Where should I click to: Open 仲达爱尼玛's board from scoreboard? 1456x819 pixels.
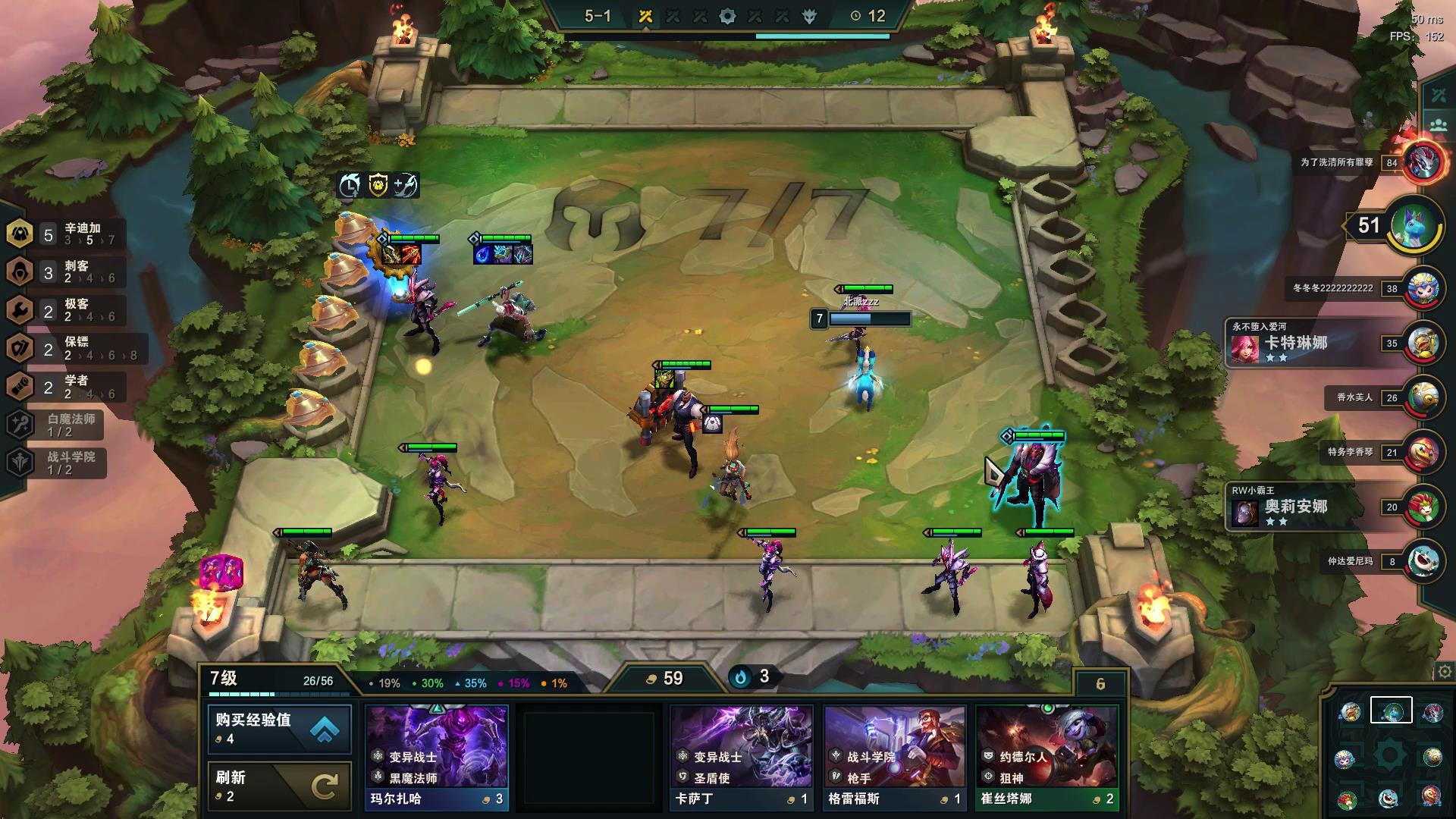pyautogui.click(x=1423, y=561)
